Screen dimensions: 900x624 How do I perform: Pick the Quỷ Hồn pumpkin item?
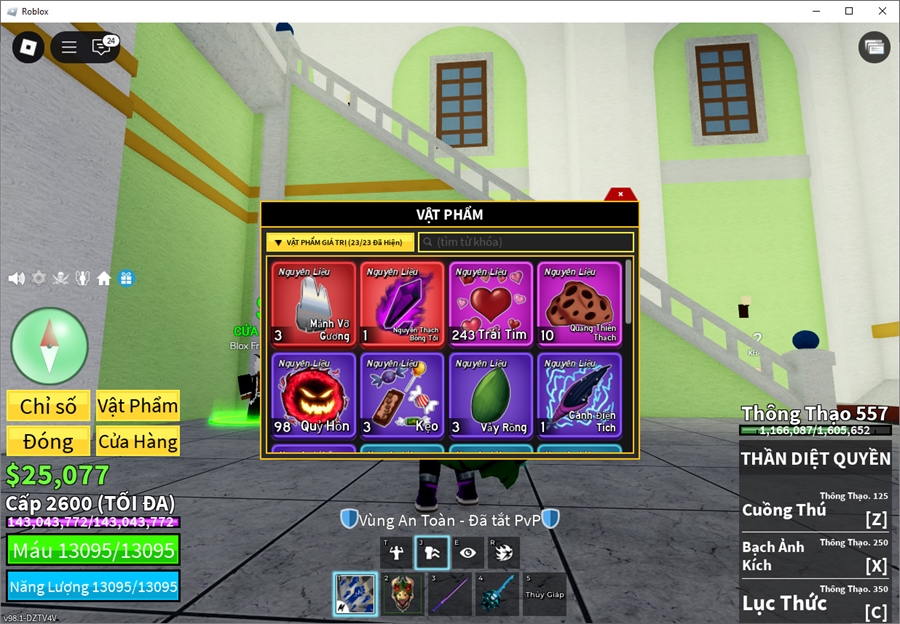[x=314, y=395]
